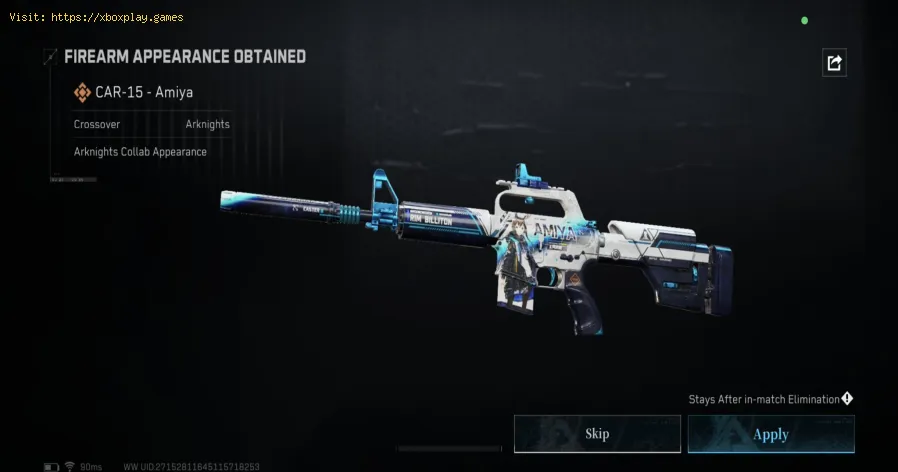Skip the firearm appearance screen

[597, 434]
